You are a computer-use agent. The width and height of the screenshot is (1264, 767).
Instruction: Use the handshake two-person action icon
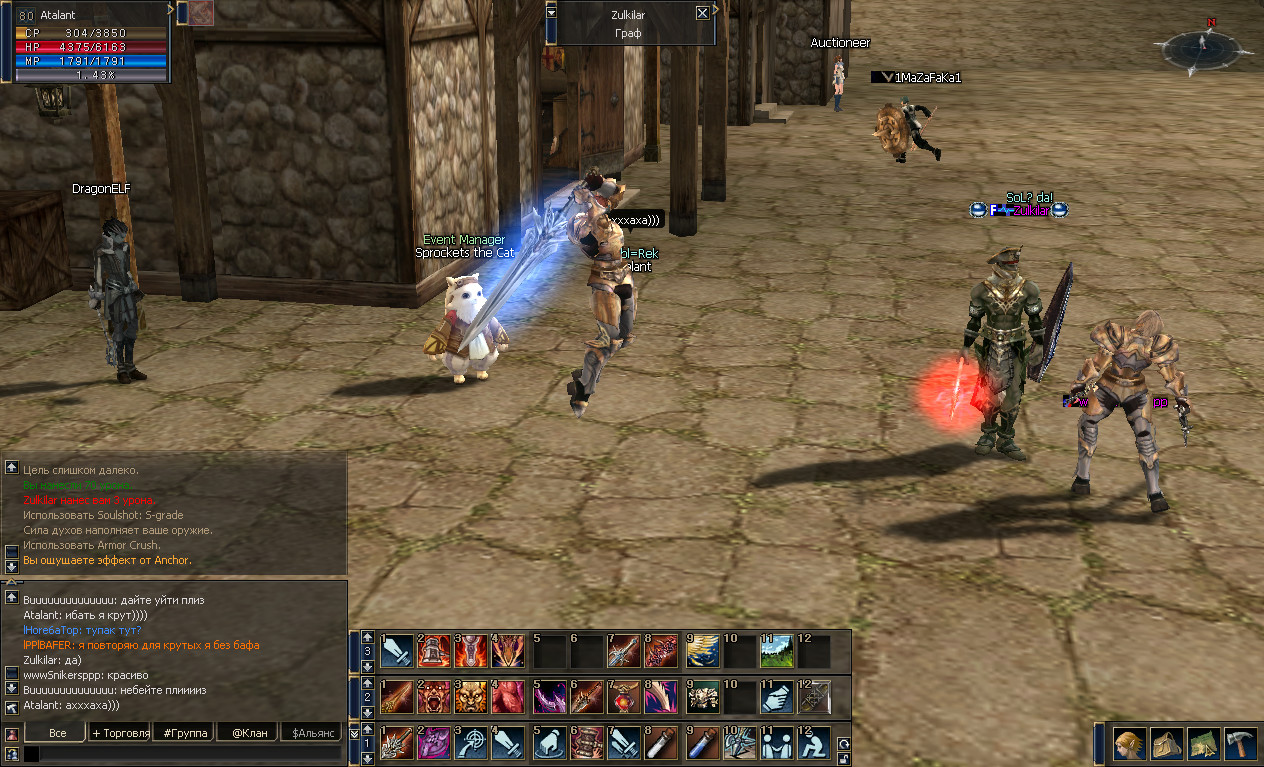[777, 744]
